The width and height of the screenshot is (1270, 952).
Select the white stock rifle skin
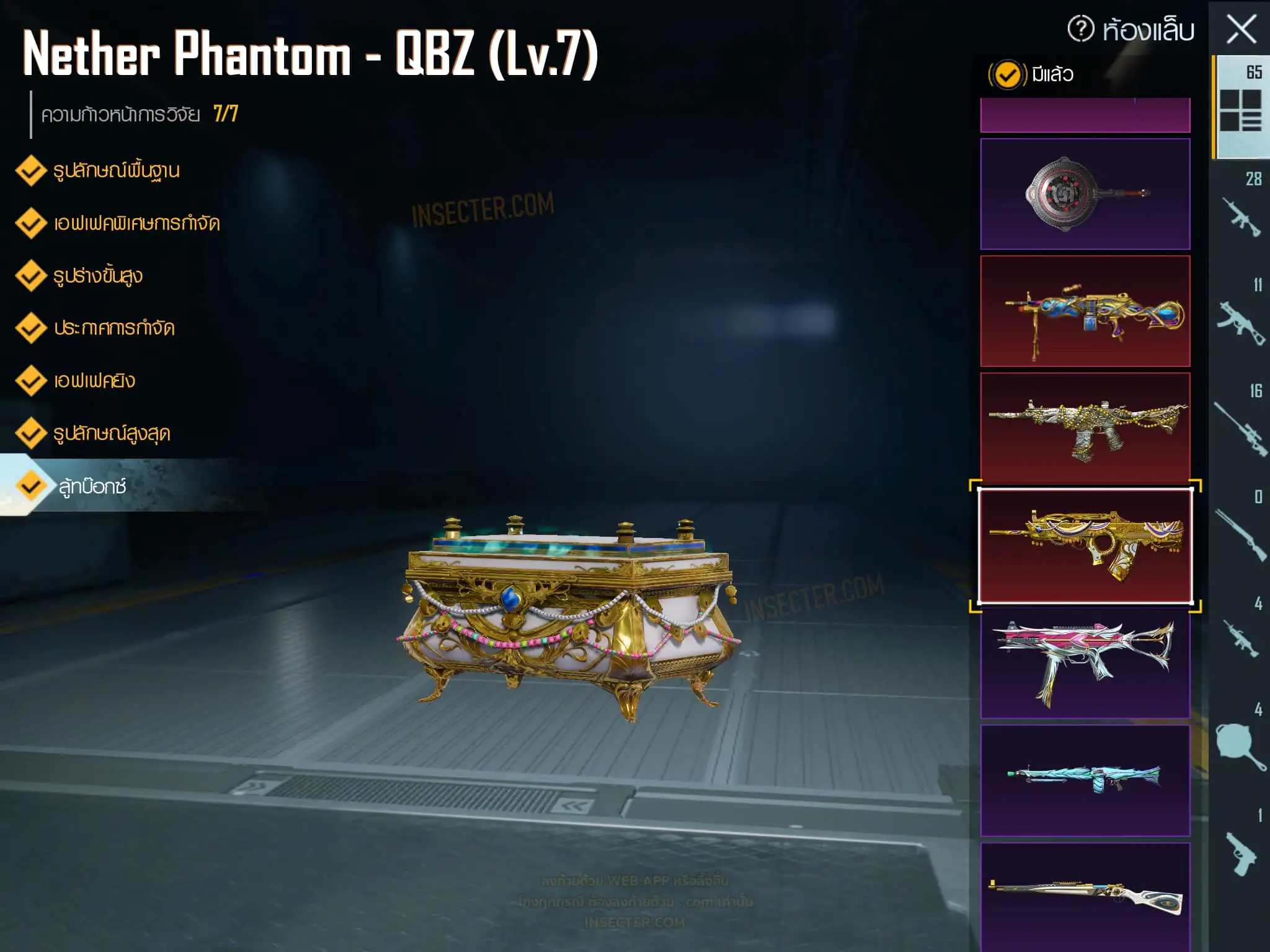click(x=1085, y=897)
